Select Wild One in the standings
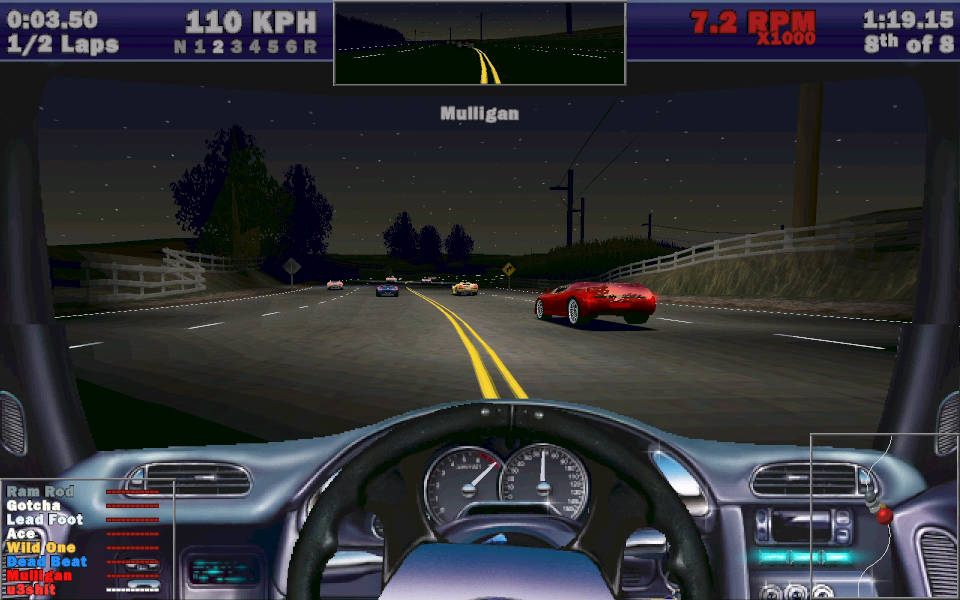The height and width of the screenshot is (600, 960). (x=40, y=547)
